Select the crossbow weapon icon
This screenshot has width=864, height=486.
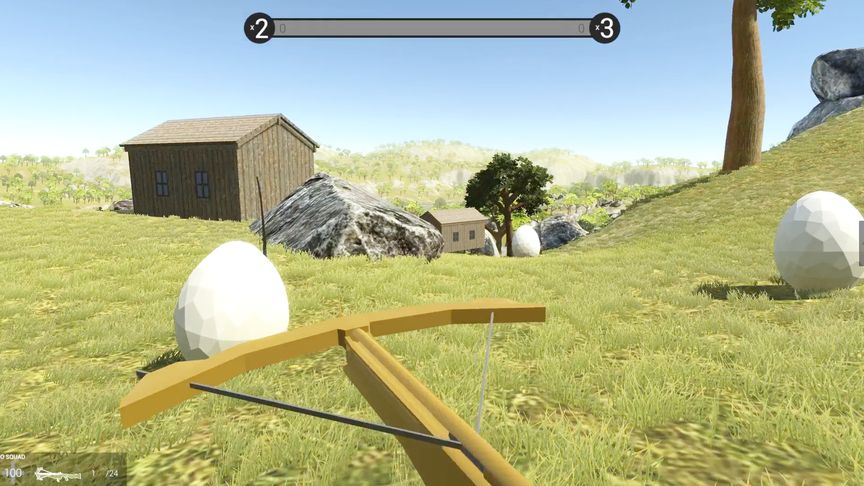click(57, 474)
